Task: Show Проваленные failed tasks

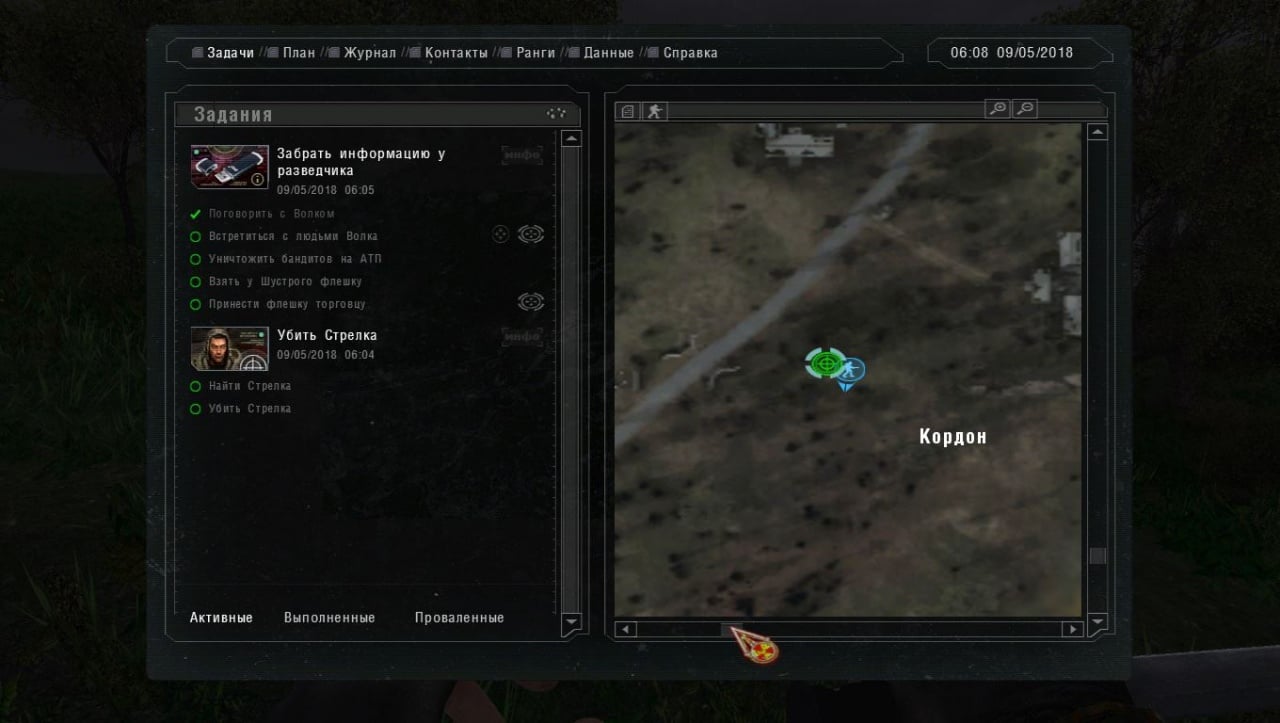Action: pos(459,618)
